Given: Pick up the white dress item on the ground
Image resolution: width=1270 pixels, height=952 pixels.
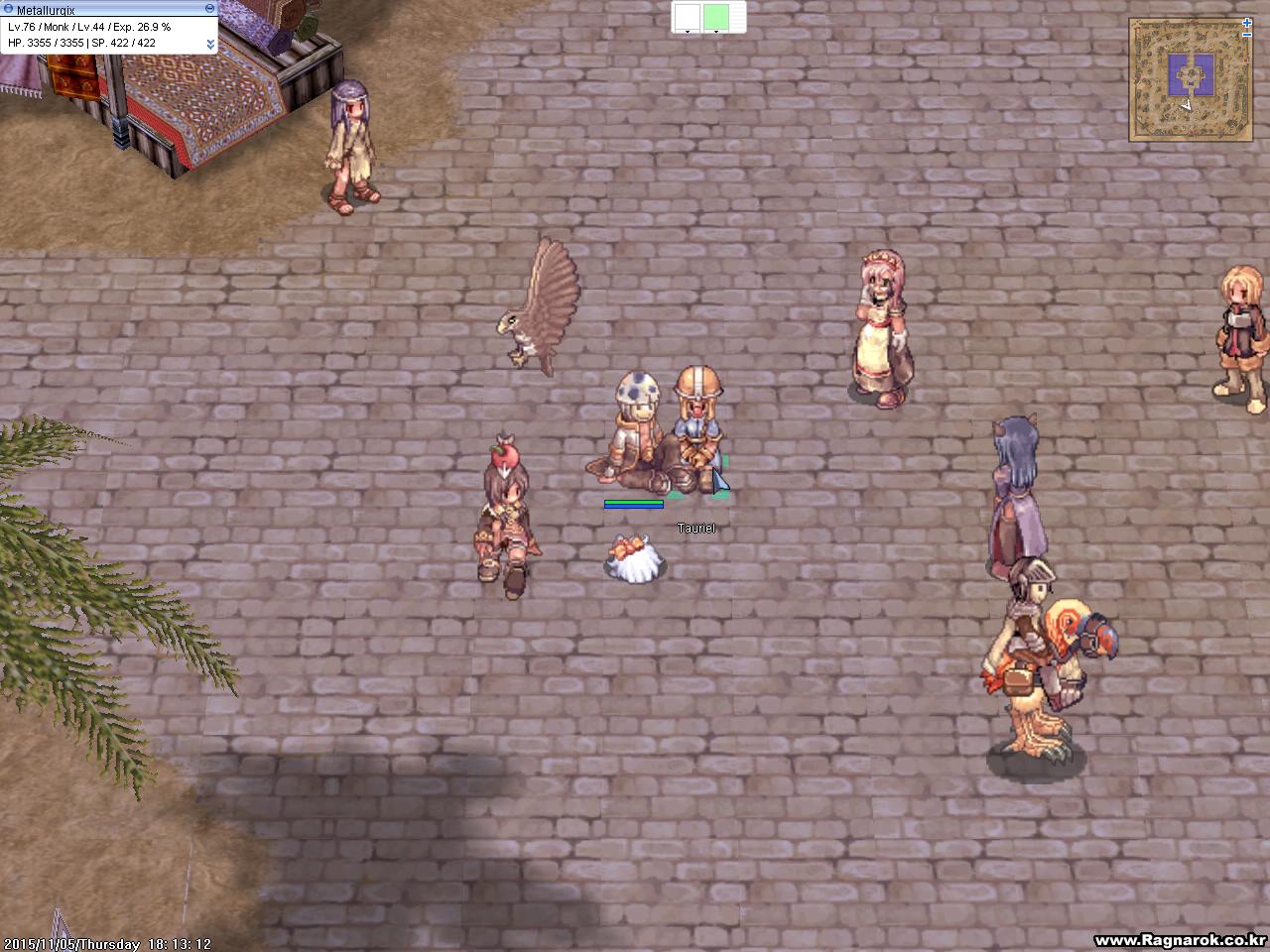Looking at the screenshot, I should pos(635,560).
